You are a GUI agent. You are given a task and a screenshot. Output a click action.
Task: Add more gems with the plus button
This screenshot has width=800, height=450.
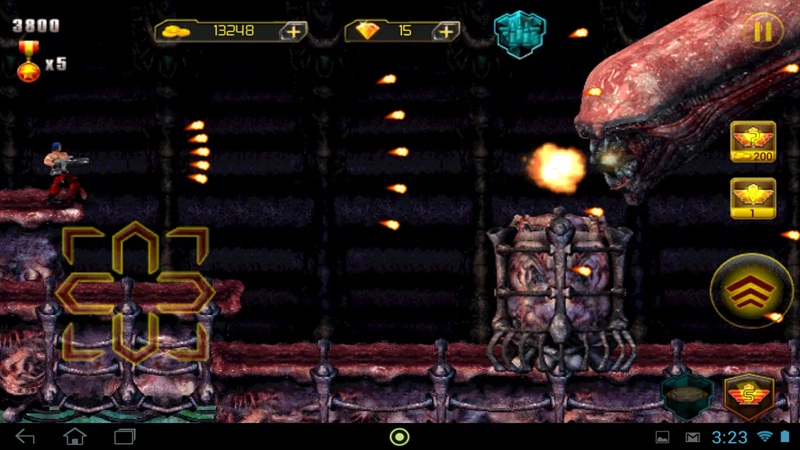click(x=445, y=31)
